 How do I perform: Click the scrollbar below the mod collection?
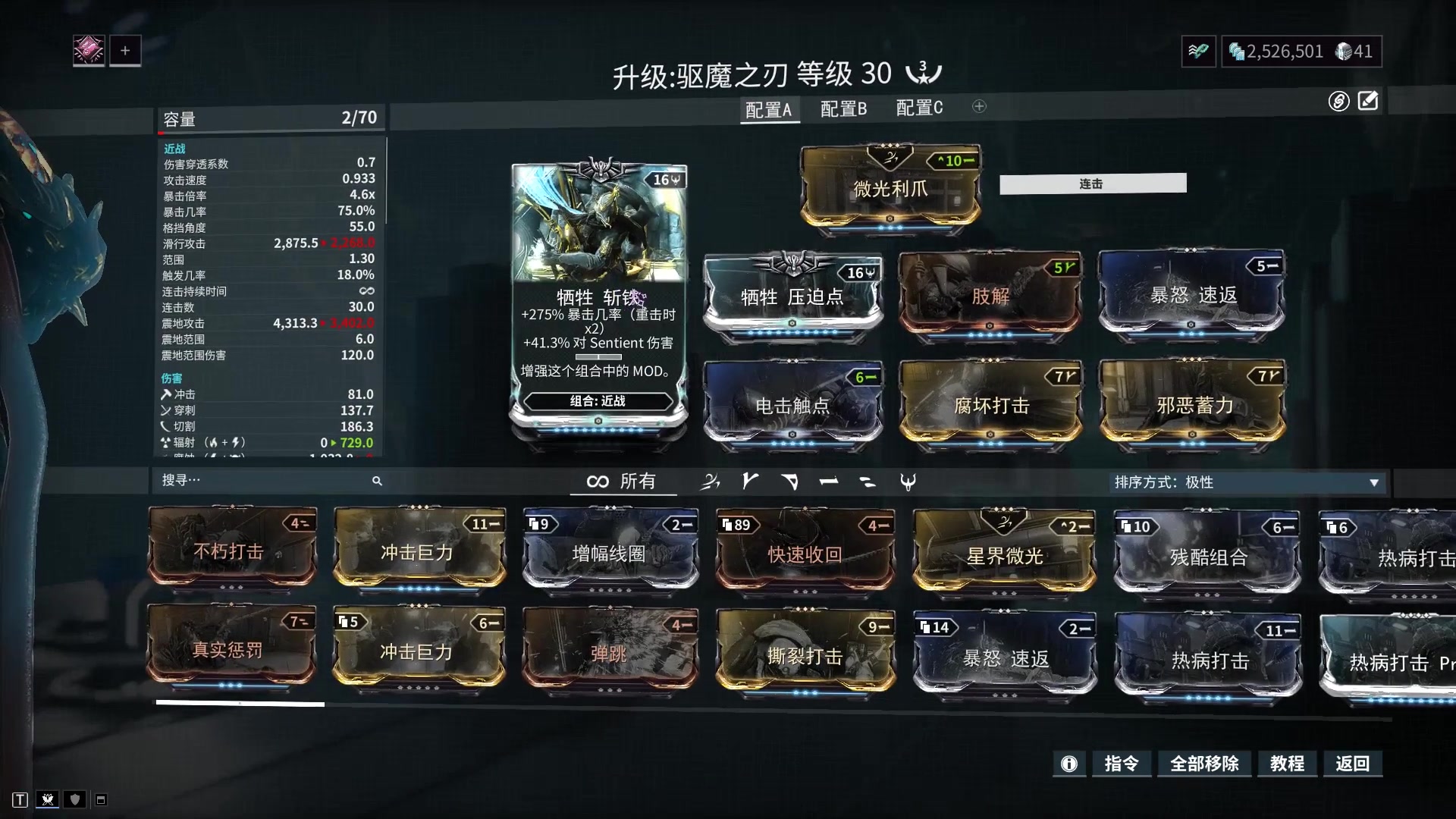coord(240,703)
